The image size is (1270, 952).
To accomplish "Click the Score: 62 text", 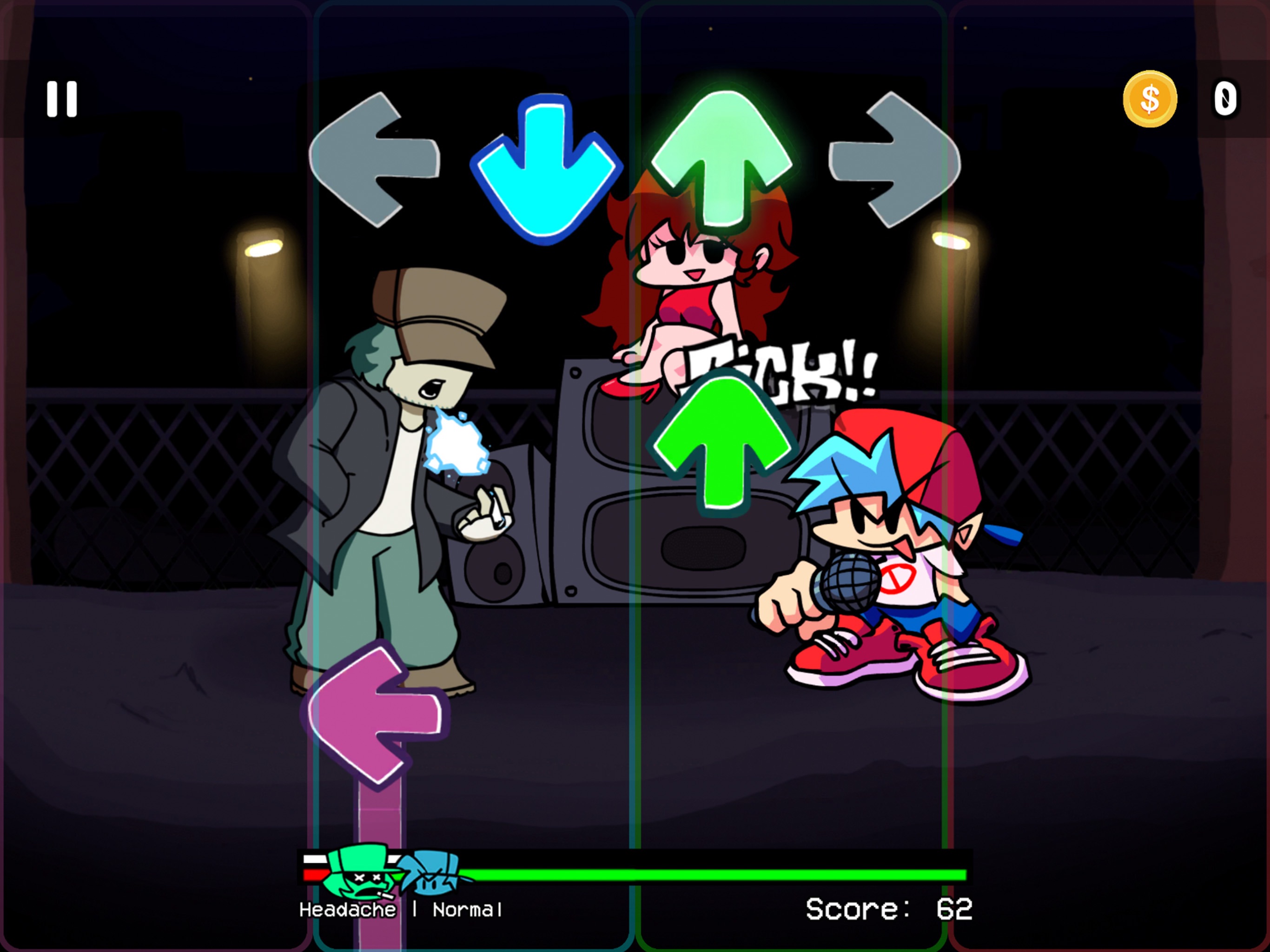I will tap(889, 908).
